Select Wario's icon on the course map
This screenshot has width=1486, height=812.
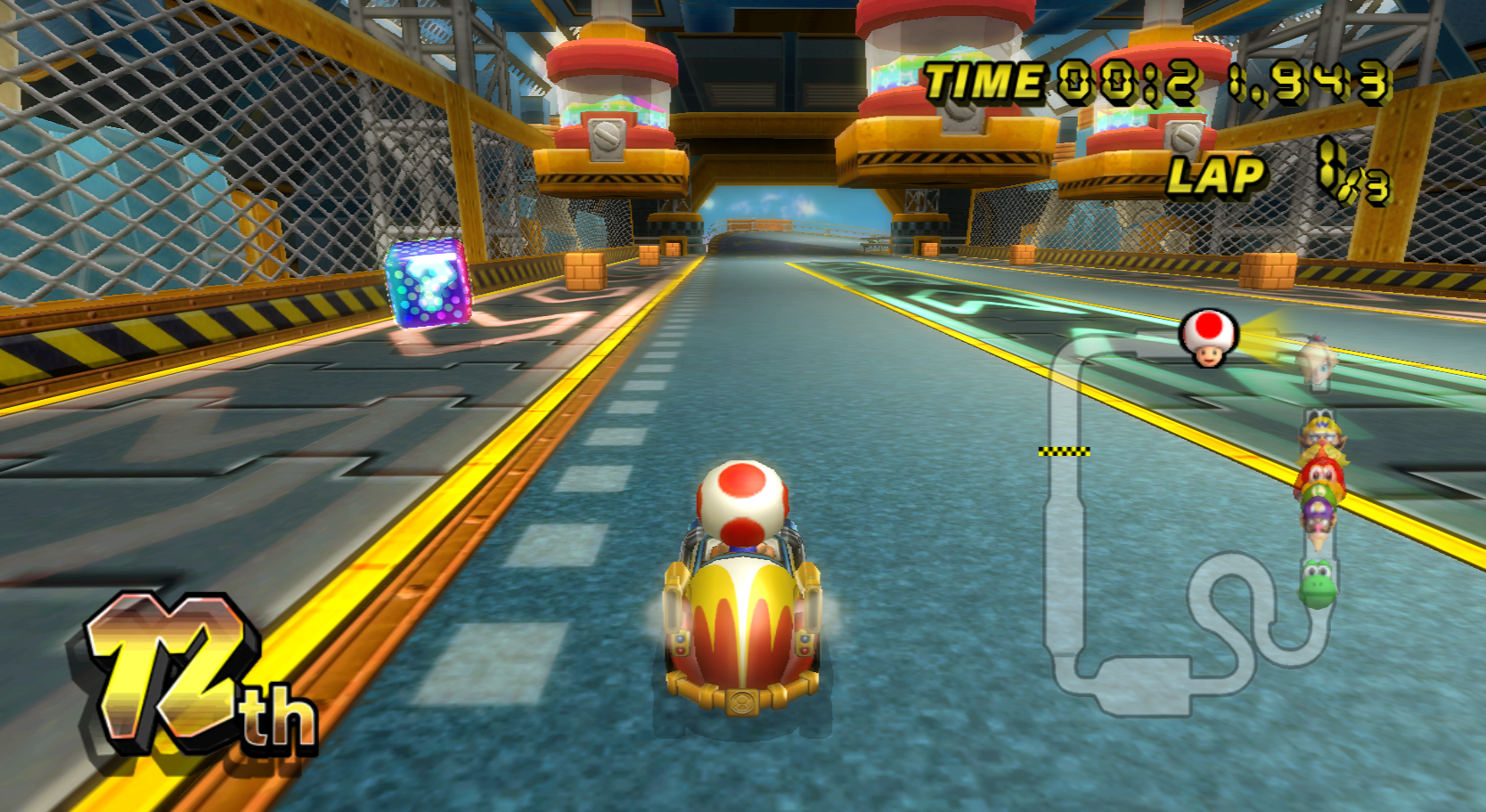pos(1321,430)
